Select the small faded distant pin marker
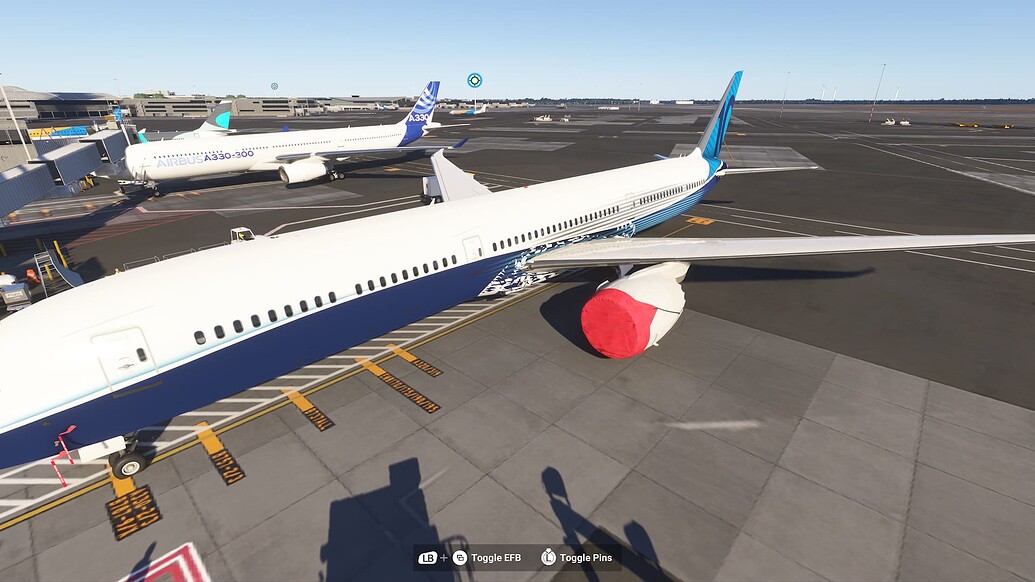 pyautogui.click(x=274, y=87)
